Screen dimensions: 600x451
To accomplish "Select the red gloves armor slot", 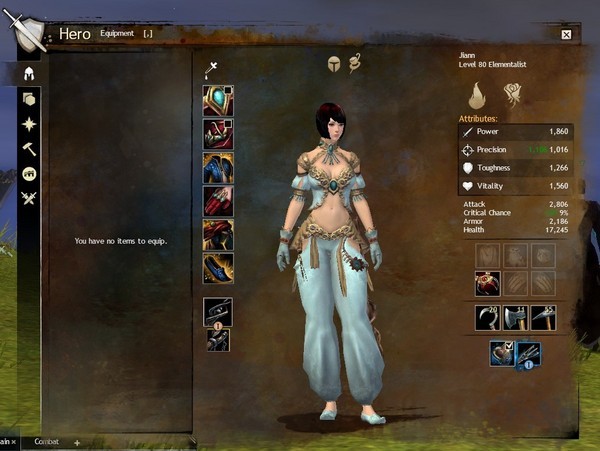I will tap(218, 201).
